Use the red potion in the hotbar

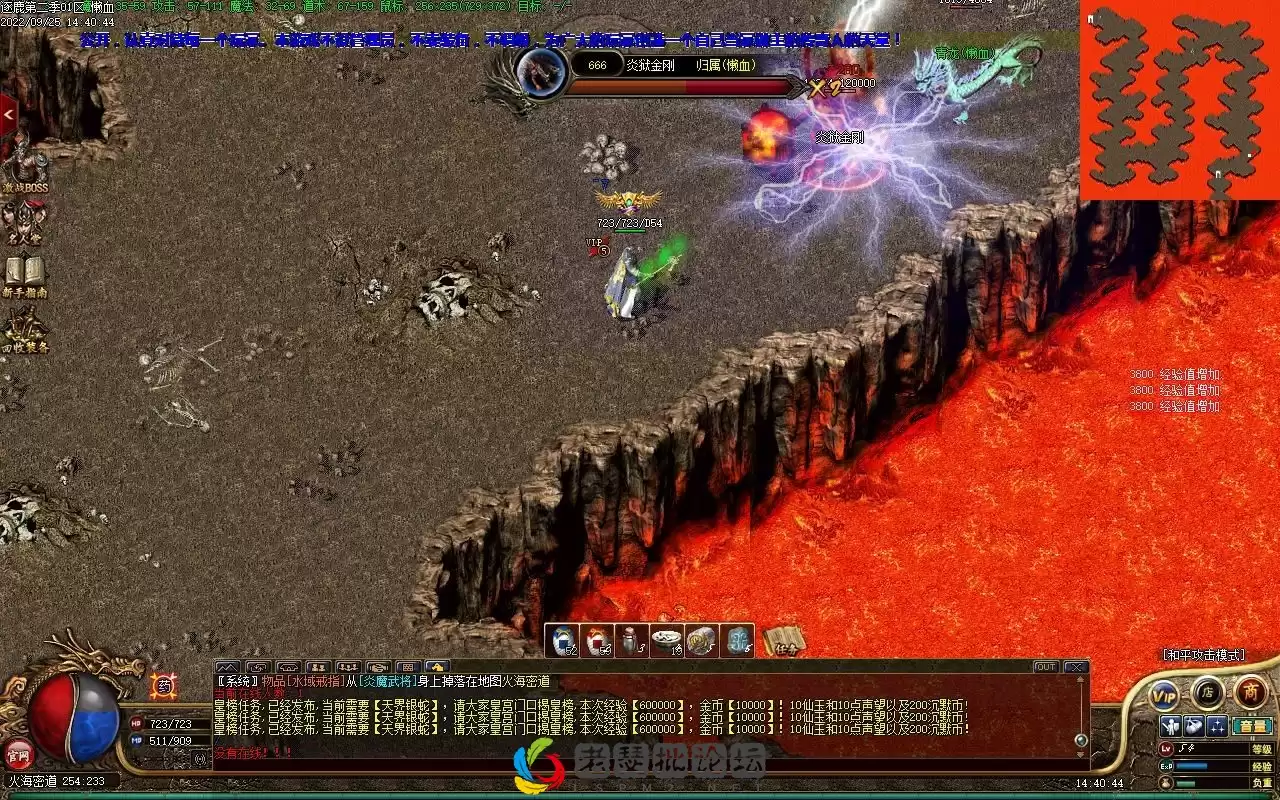click(598, 640)
